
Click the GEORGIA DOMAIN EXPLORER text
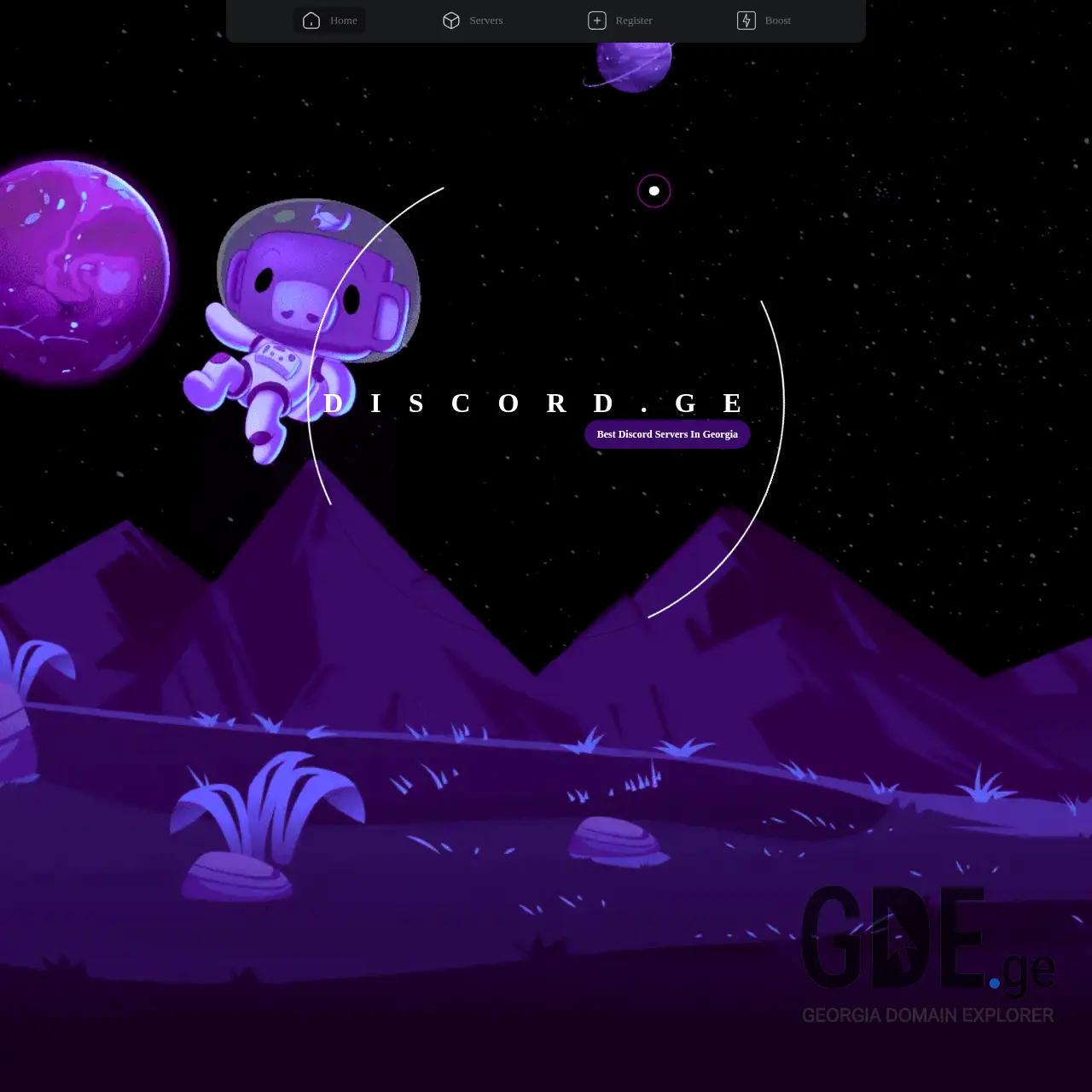point(927,1016)
